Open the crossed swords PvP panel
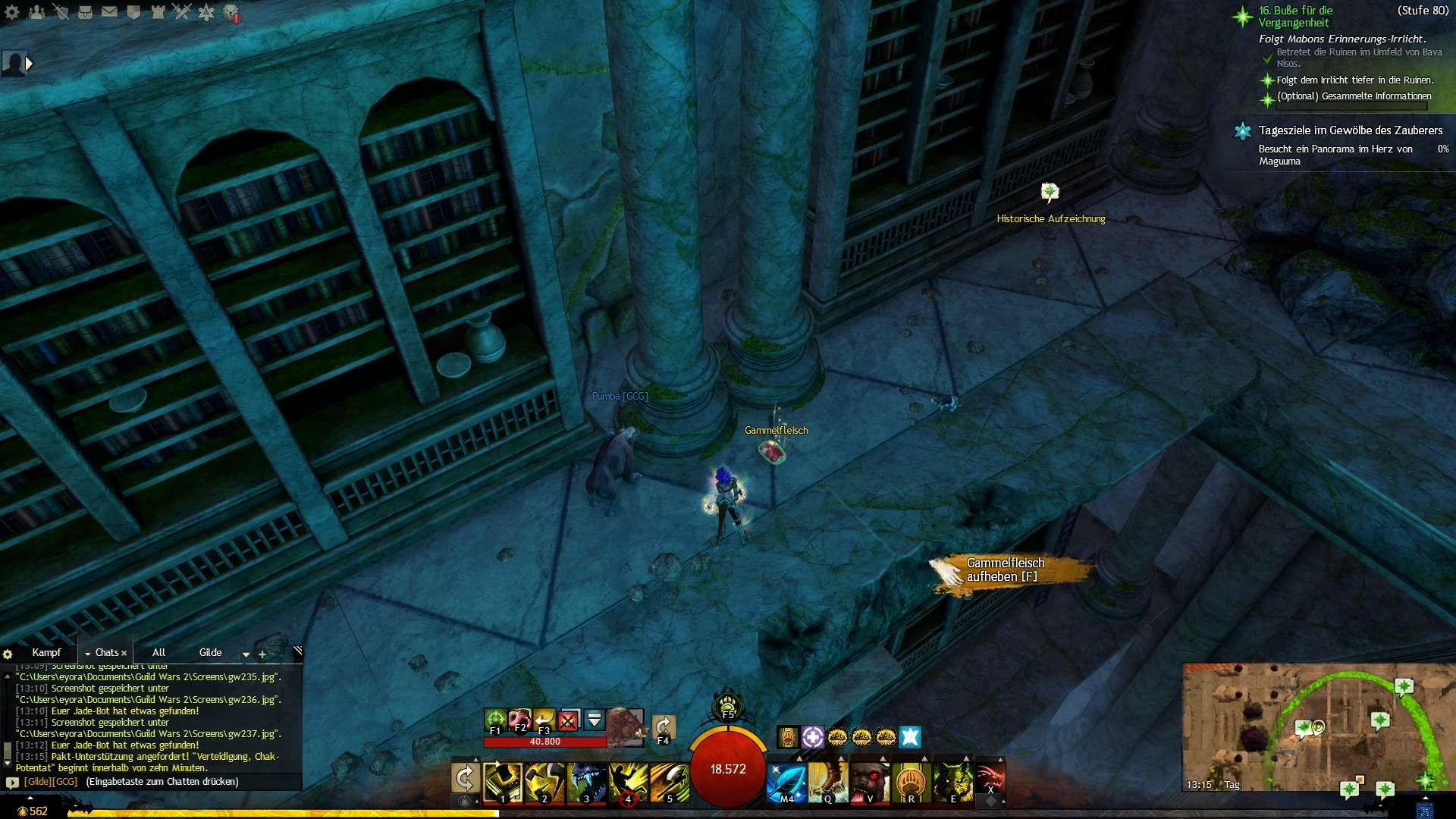The width and height of the screenshot is (1456, 819). (x=182, y=12)
